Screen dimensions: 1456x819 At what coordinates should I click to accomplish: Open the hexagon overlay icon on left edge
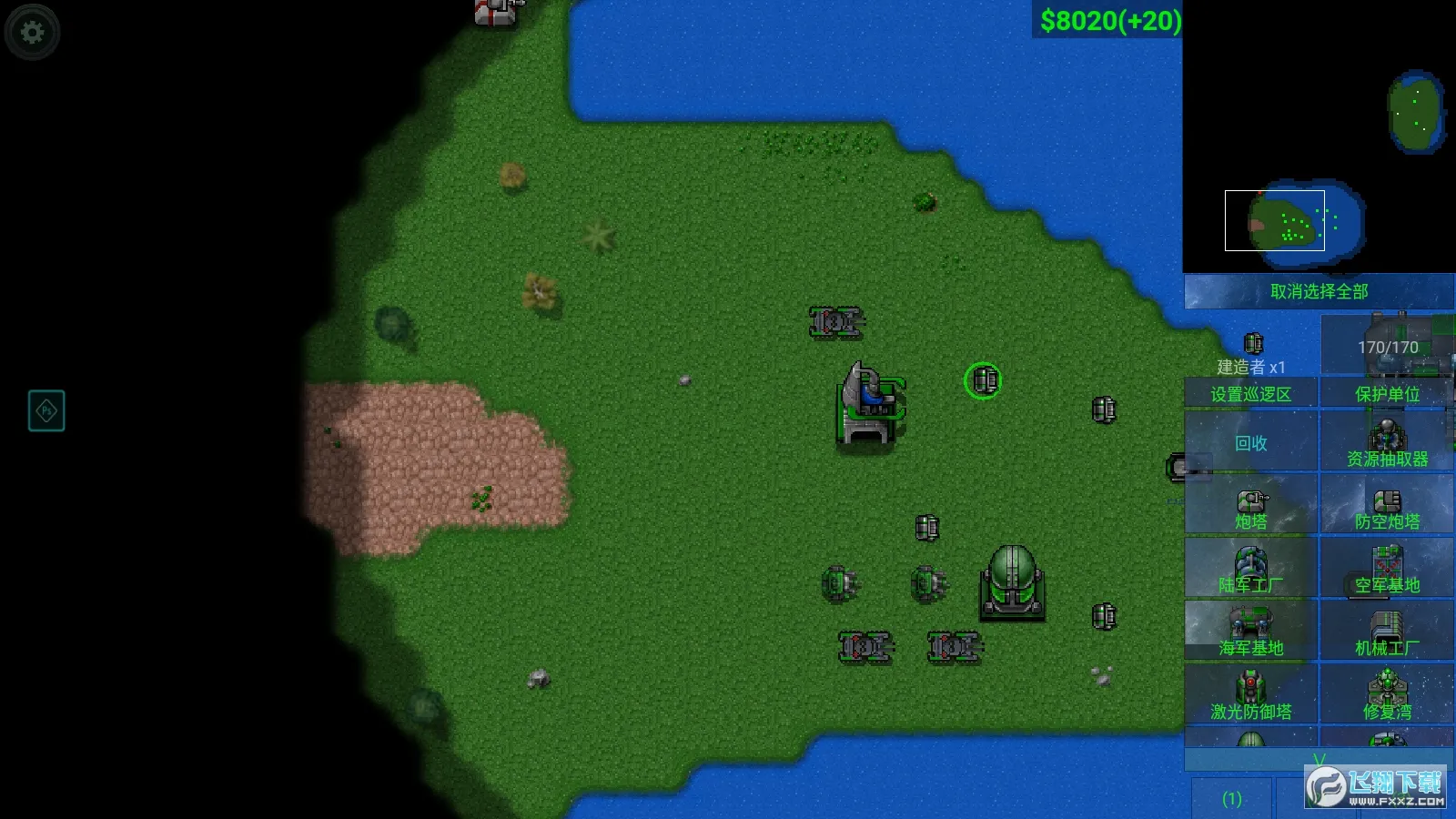[x=46, y=411]
